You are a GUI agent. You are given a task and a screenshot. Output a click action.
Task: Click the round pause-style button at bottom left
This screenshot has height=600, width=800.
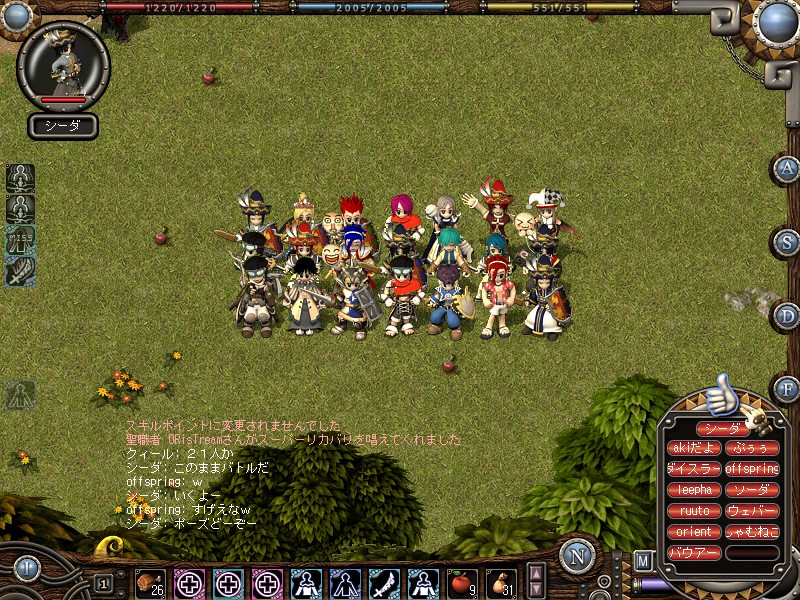click(26, 568)
